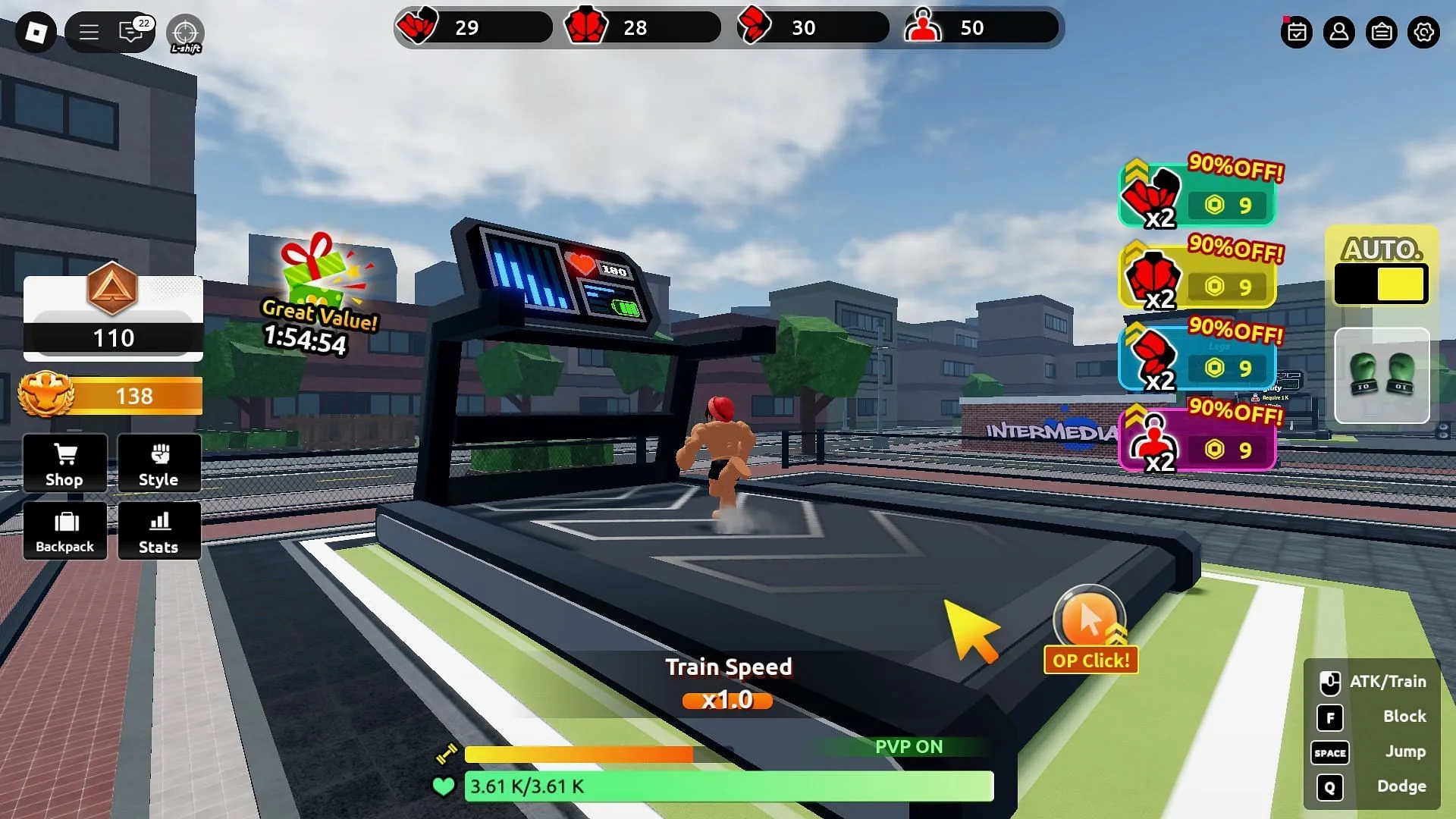Open game settings with the gear icon
Image resolution: width=1456 pixels, height=819 pixels.
tap(1424, 33)
